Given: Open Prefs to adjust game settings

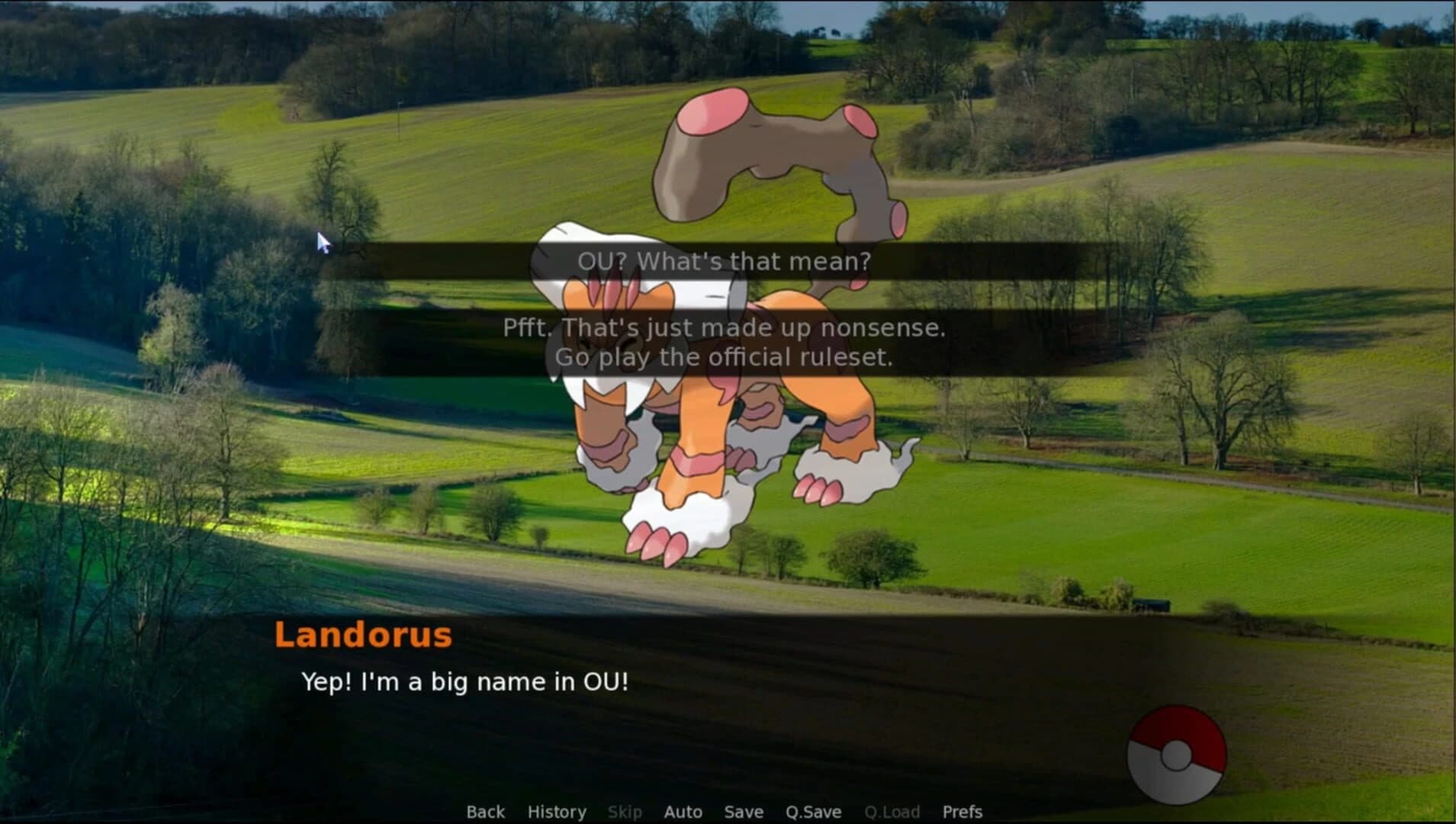Looking at the screenshot, I should click(x=962, y=812).
